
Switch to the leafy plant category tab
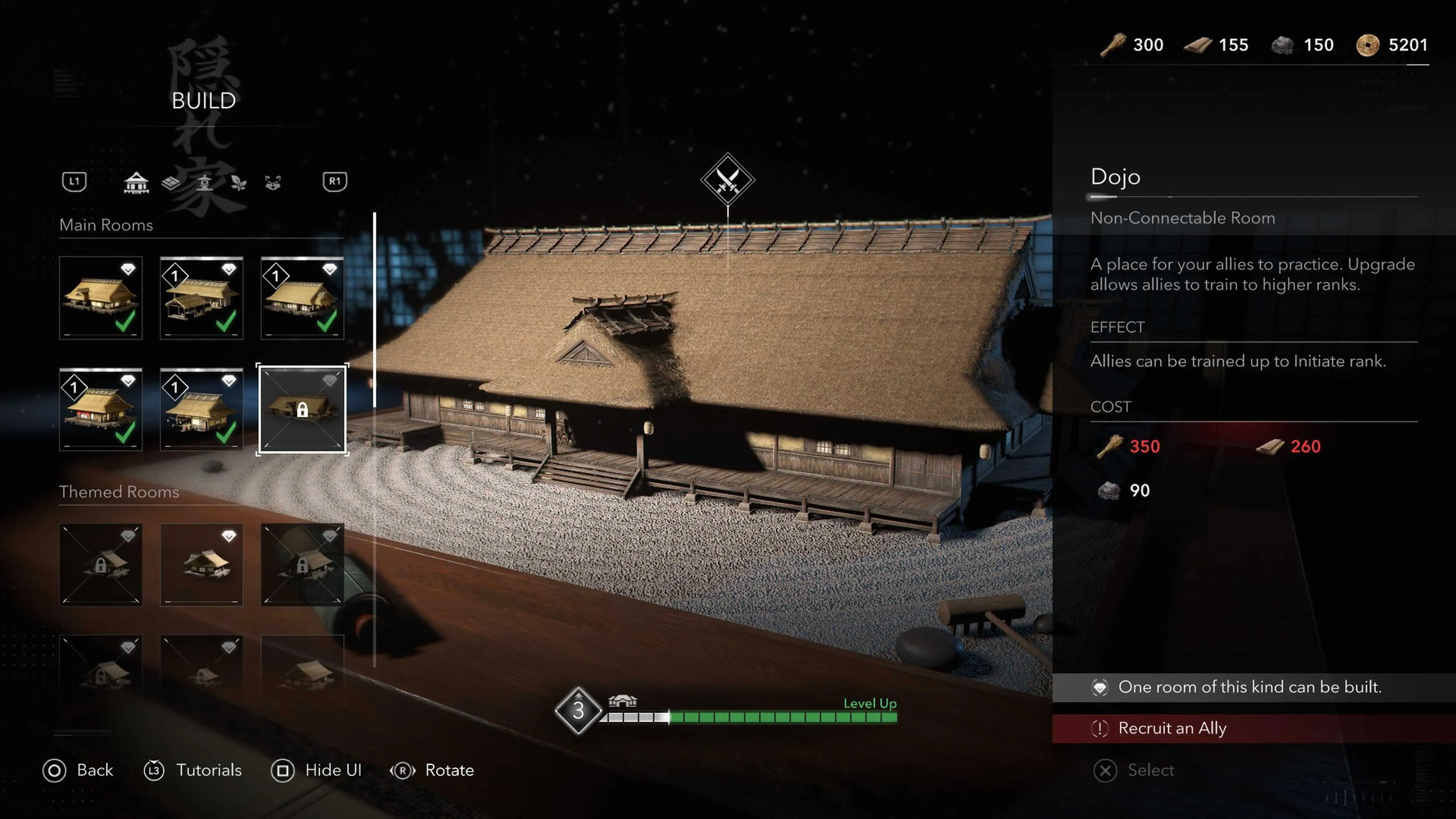[x=238, y=182]
